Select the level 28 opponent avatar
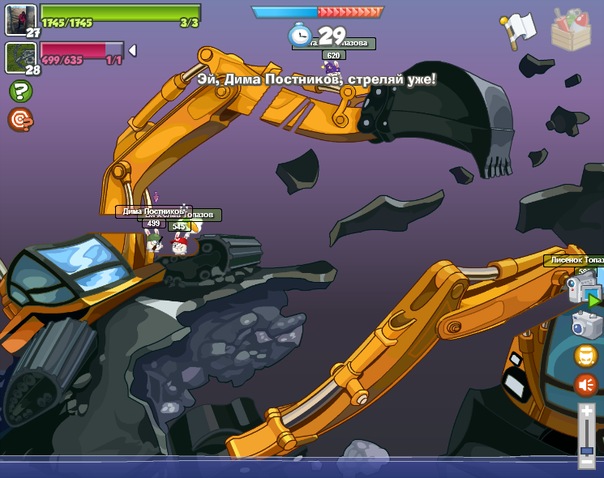Viewport: 604px width, 478px height. [x=21, y=55]
